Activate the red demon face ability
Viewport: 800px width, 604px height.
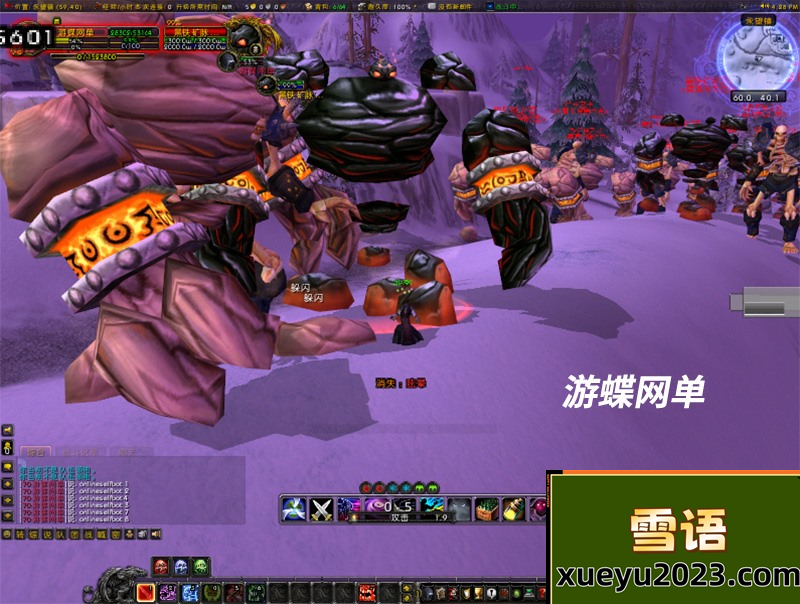point(367,592)
